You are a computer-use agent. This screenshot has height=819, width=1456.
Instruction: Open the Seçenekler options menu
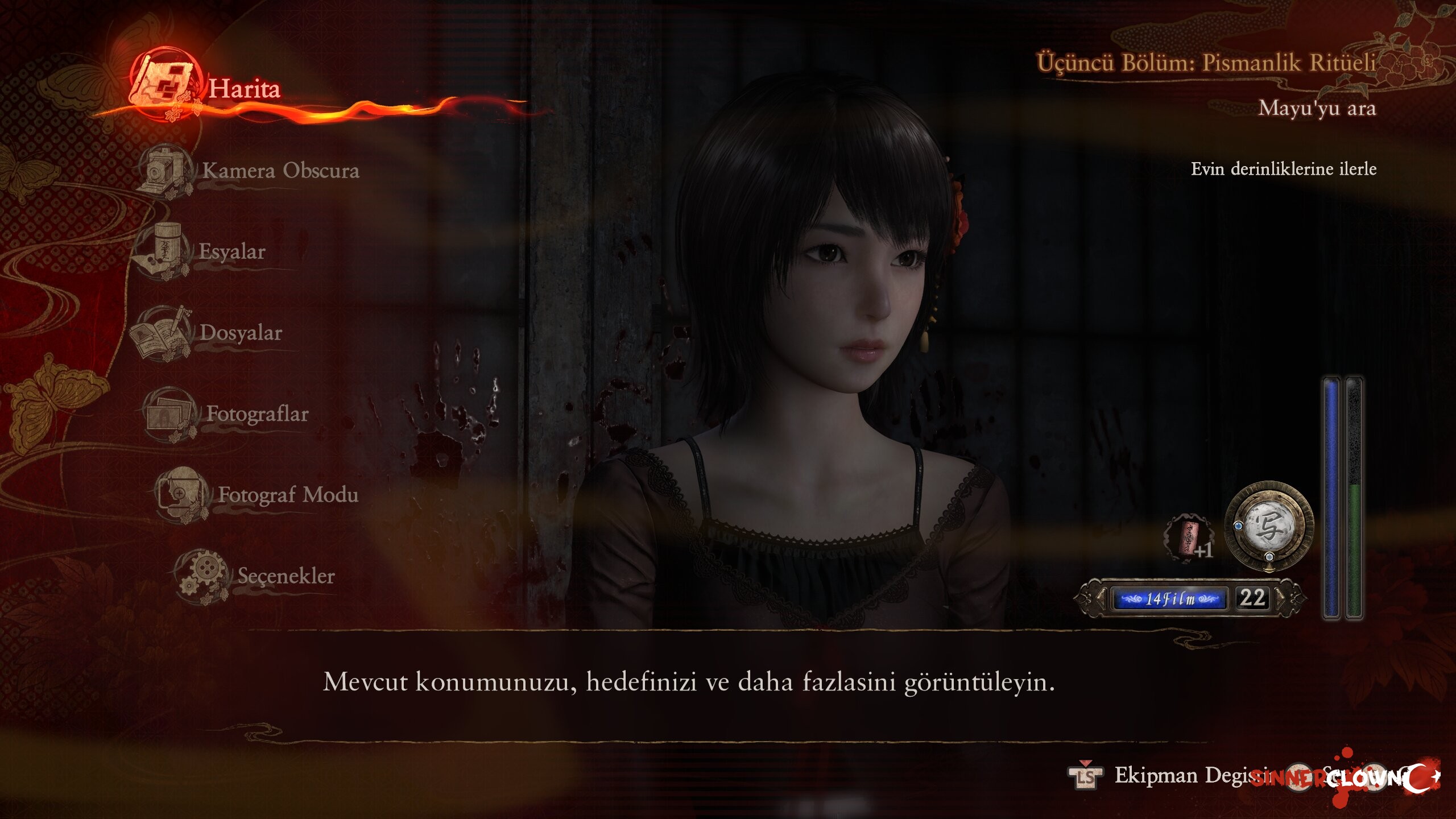[x=286, y=576]
